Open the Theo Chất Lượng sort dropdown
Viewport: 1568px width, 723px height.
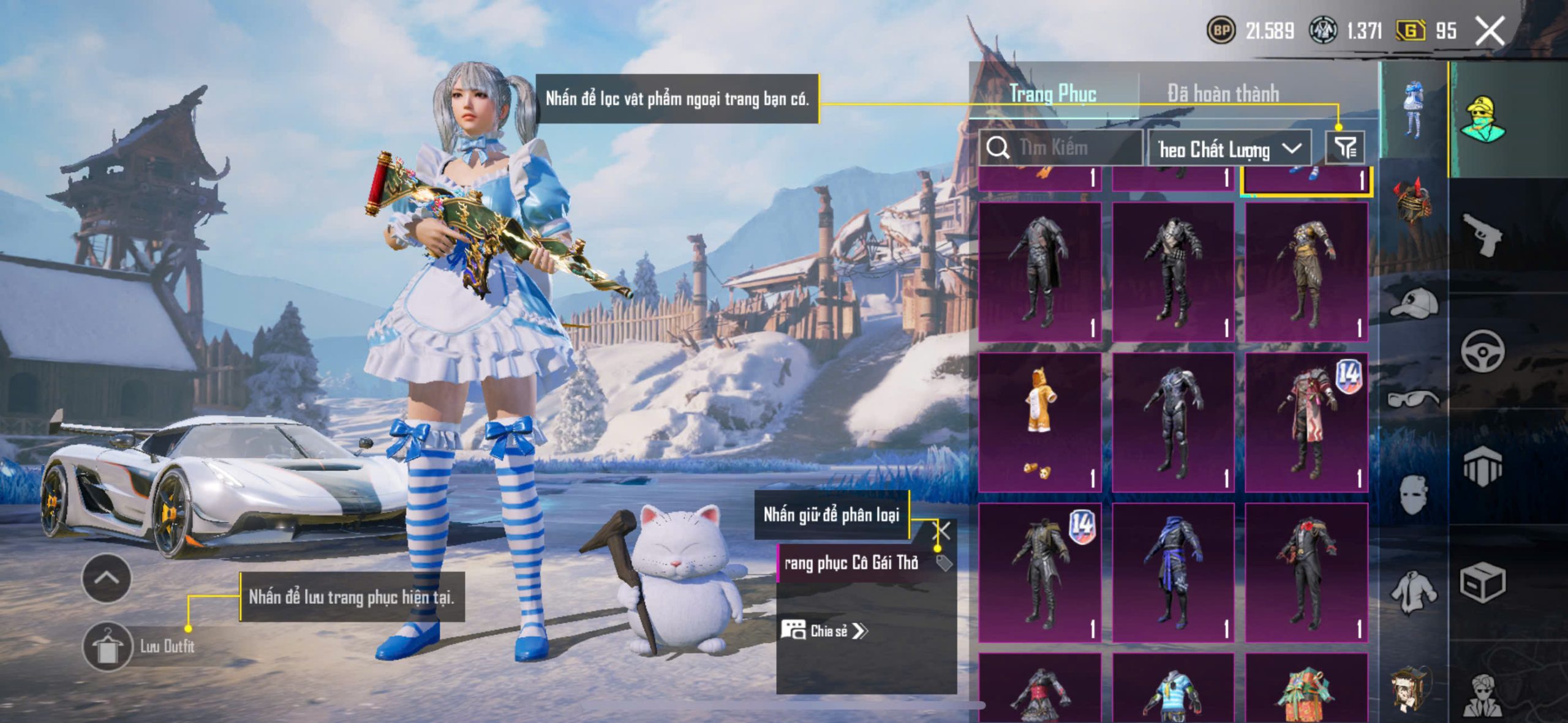point(1229,149)
